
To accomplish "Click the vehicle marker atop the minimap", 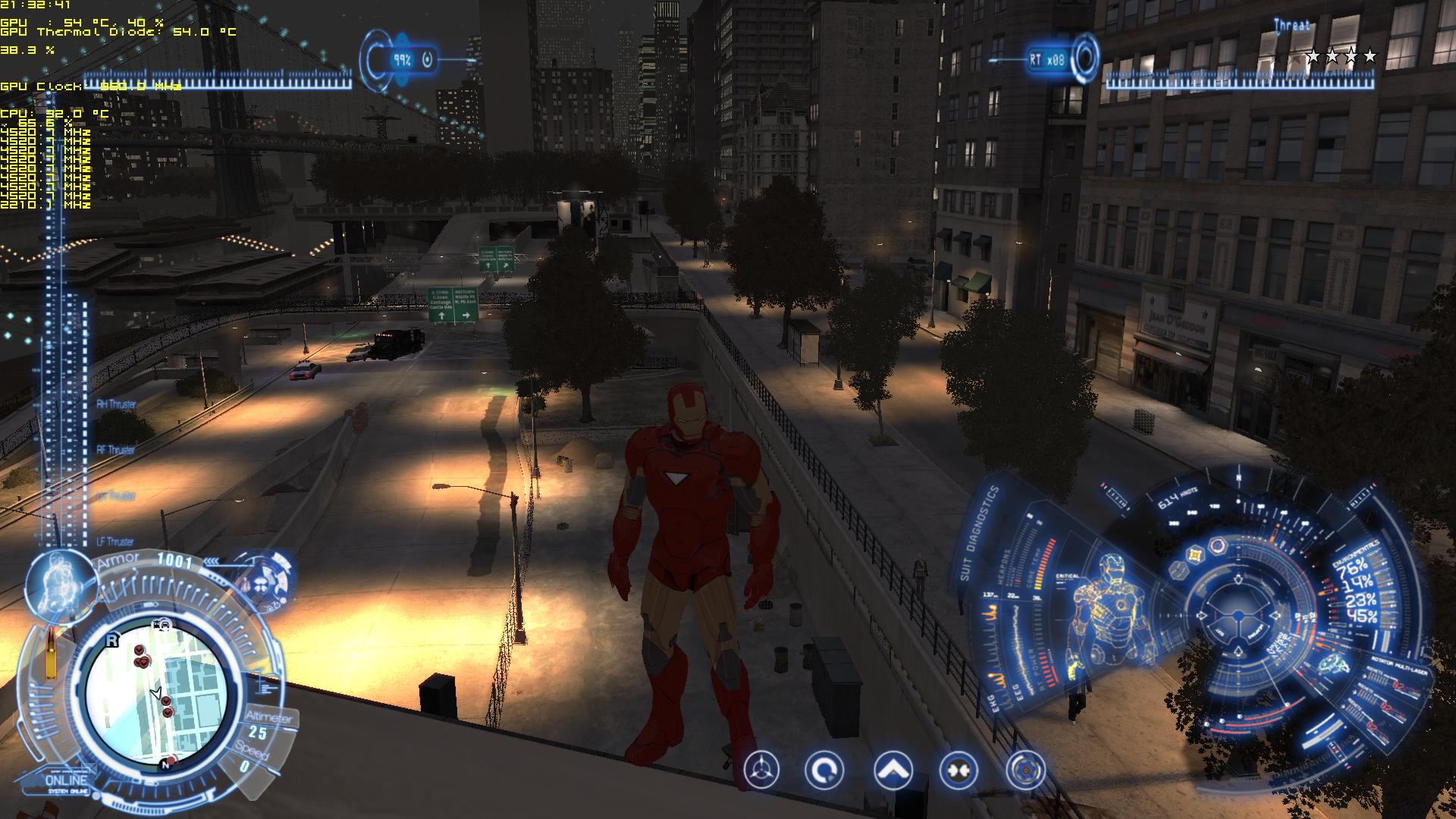I will pyautogui.click(x=161, y=624).
